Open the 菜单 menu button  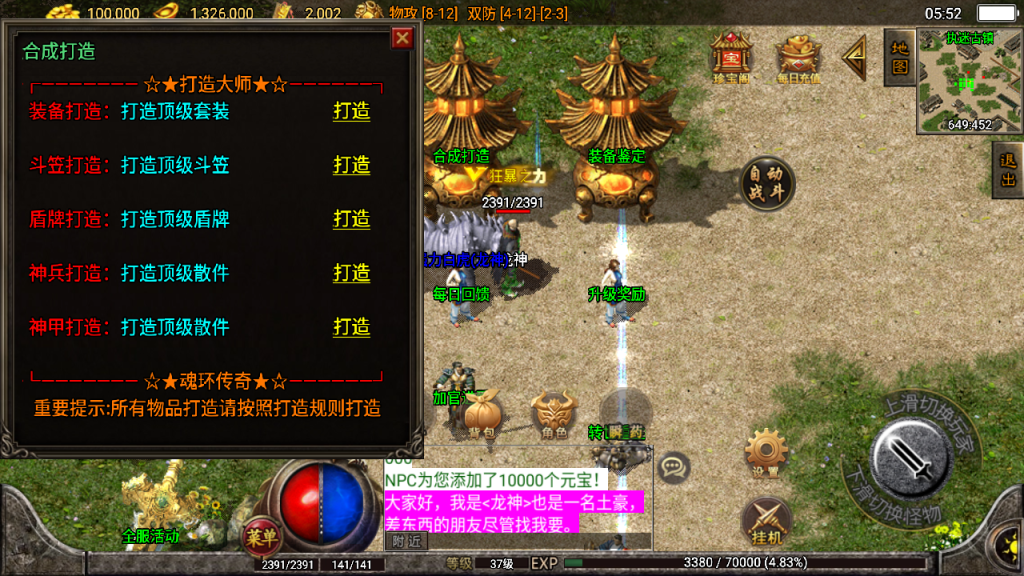262,537
